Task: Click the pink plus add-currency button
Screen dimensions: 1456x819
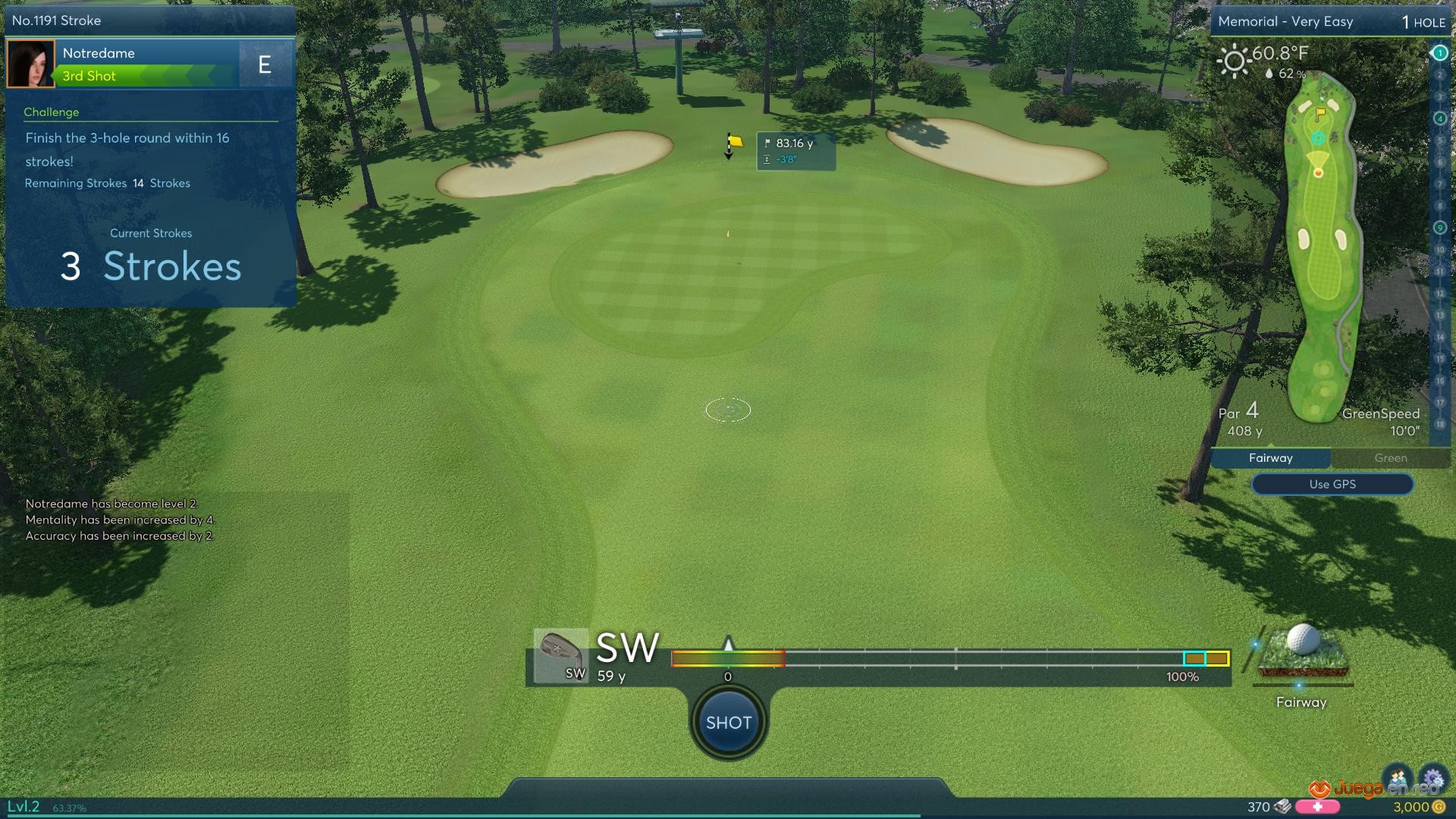Action: (1317, 807)
